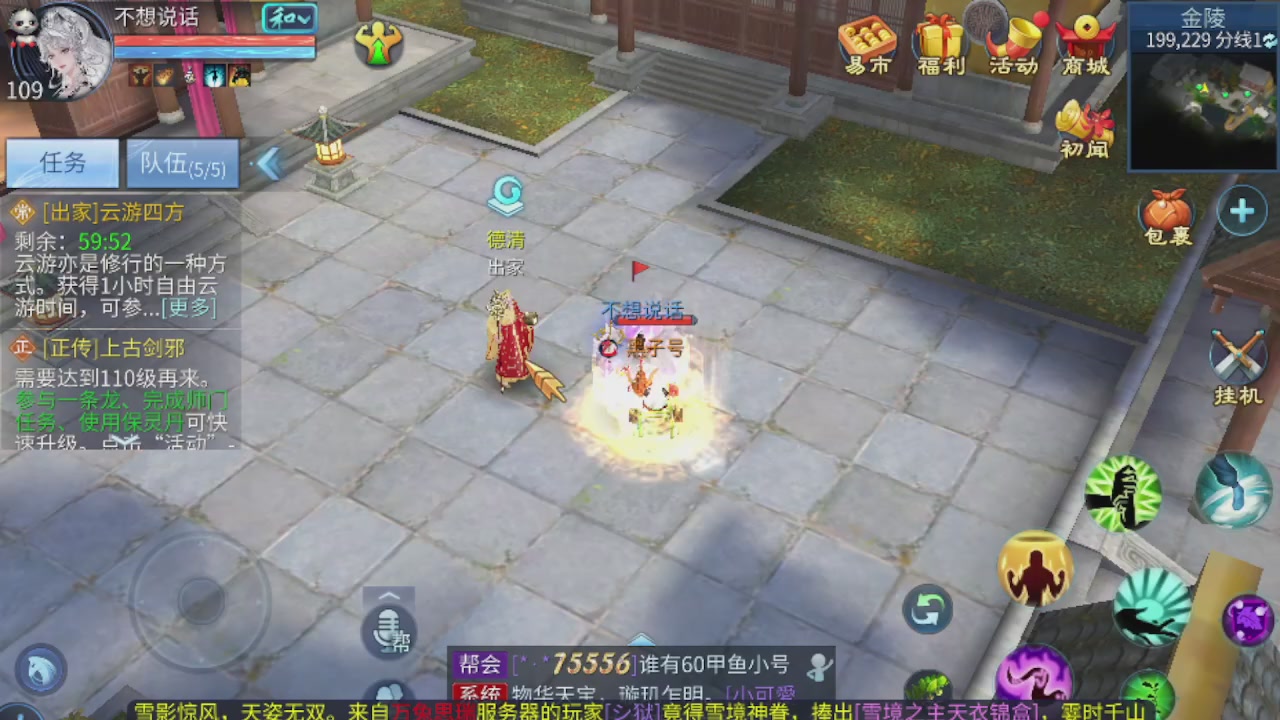This screenshot has height=720, width=1280.
Task: Collapse the quest panel with double arrow
Action: [x=268, y=164]
